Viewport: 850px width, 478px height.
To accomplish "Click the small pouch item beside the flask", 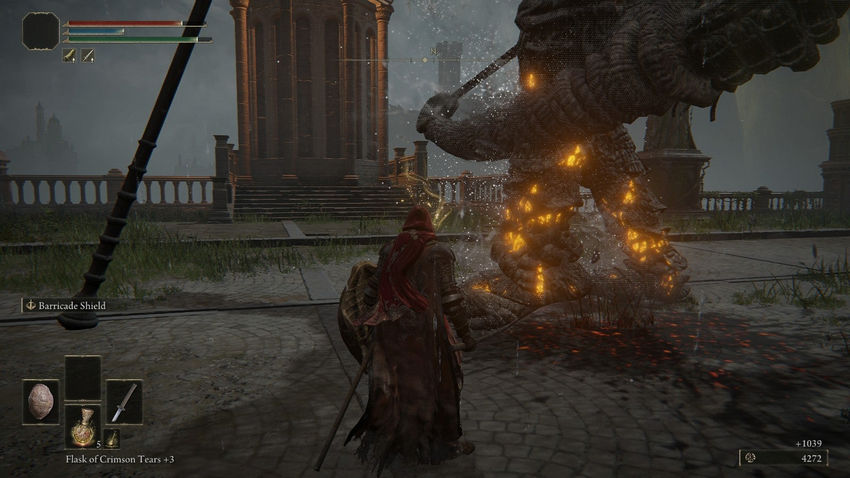I will (112, 439).
